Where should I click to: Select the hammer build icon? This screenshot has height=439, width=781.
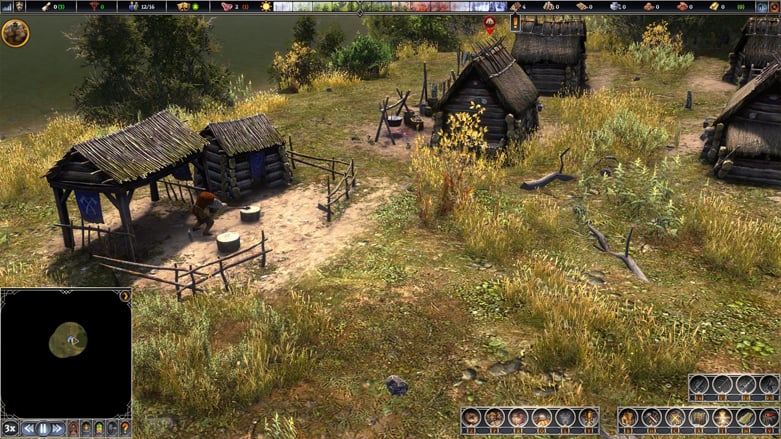pyautogui.click(x=651, y=417)
